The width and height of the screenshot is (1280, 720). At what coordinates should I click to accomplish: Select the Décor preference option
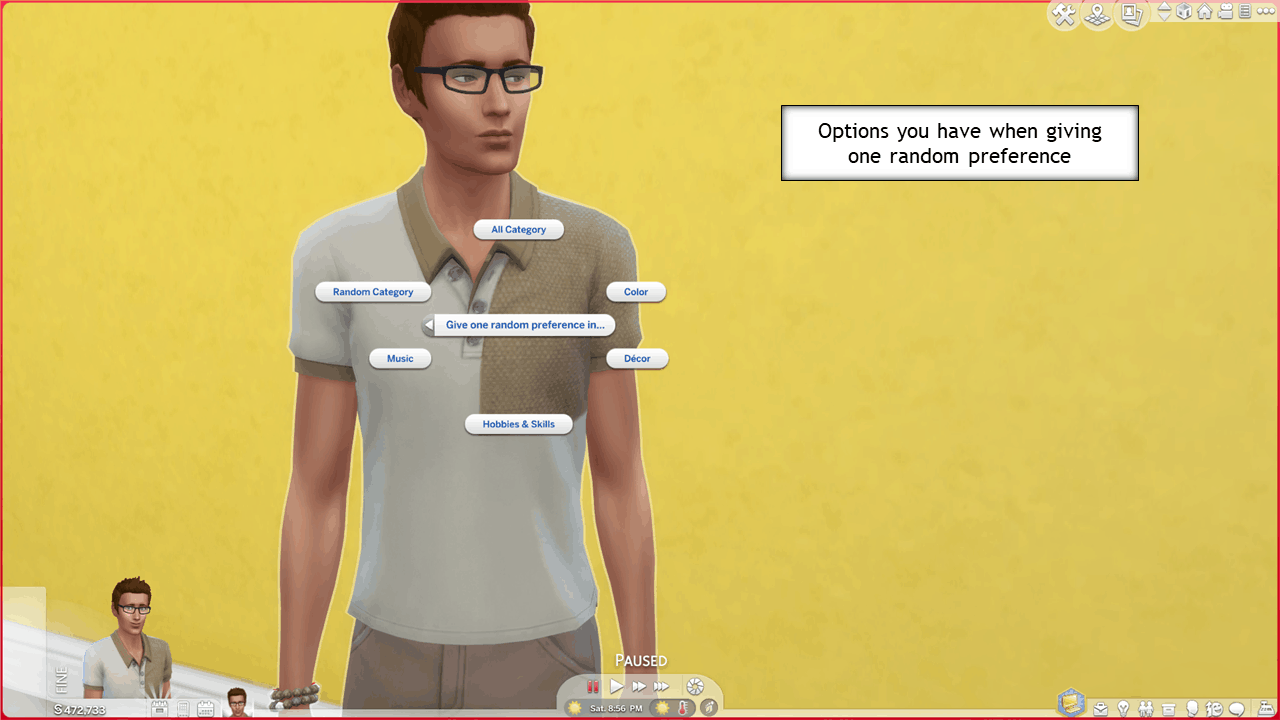637,358
